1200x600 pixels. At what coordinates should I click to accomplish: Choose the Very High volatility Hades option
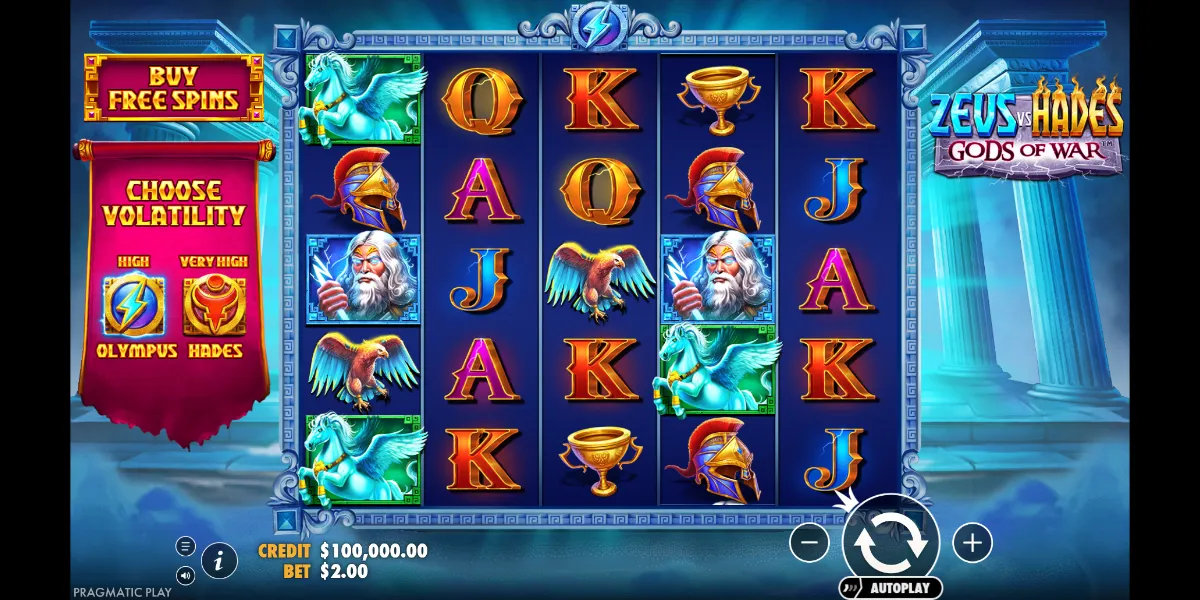[x=215, y=307]
